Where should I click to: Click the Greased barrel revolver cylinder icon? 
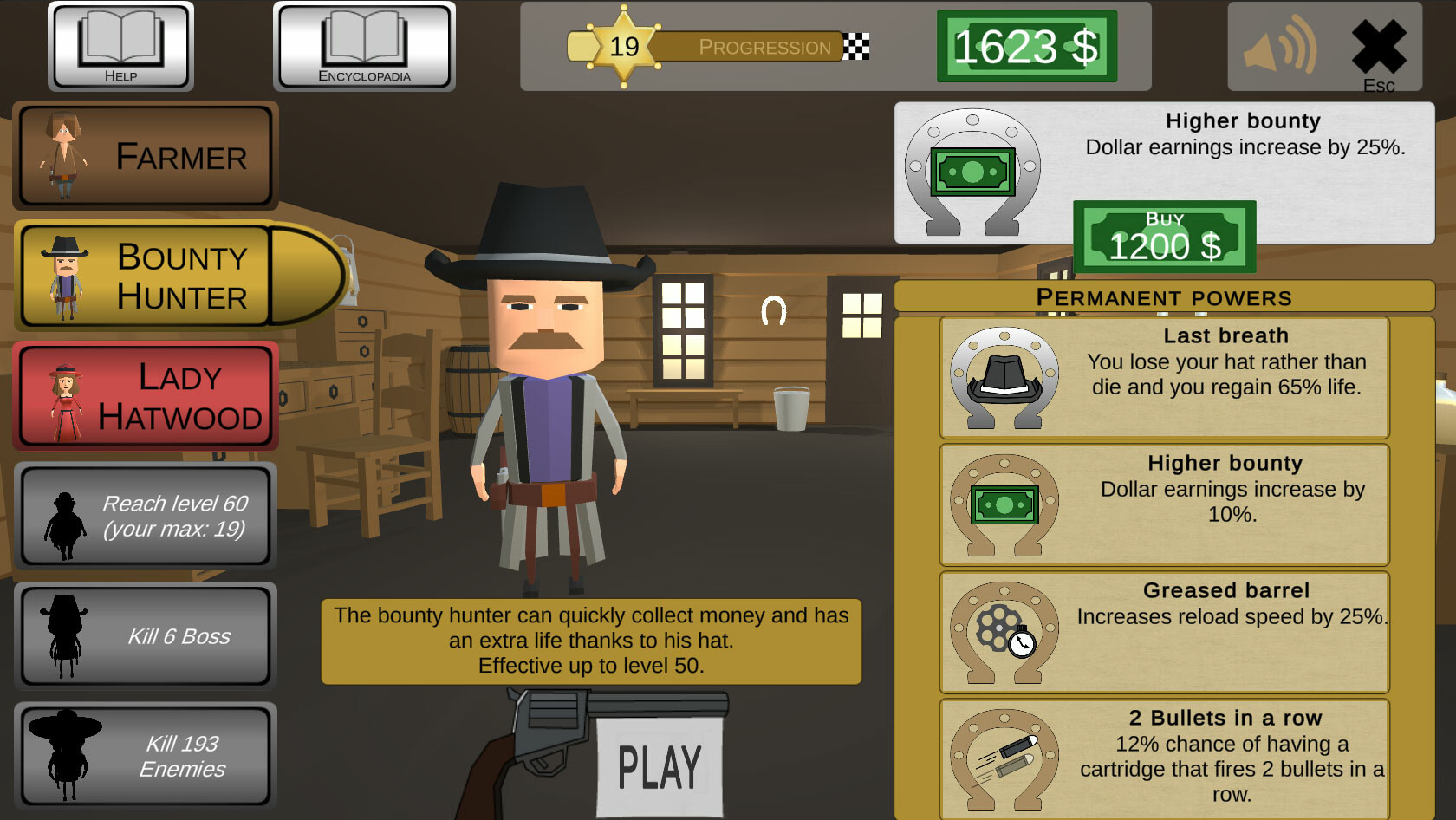[x=1004, y=633]
